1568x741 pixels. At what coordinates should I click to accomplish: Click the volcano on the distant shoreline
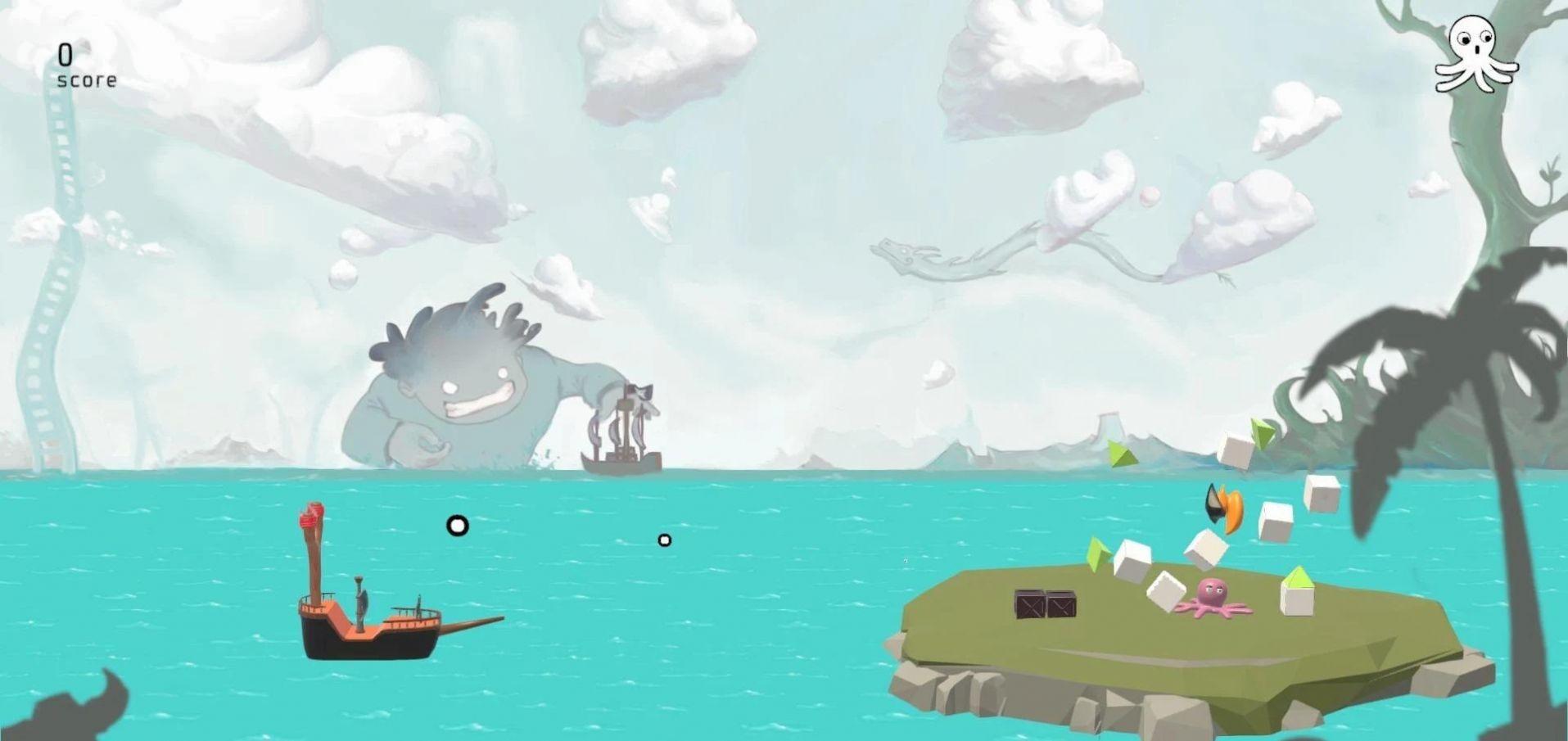click(1108, 422)
